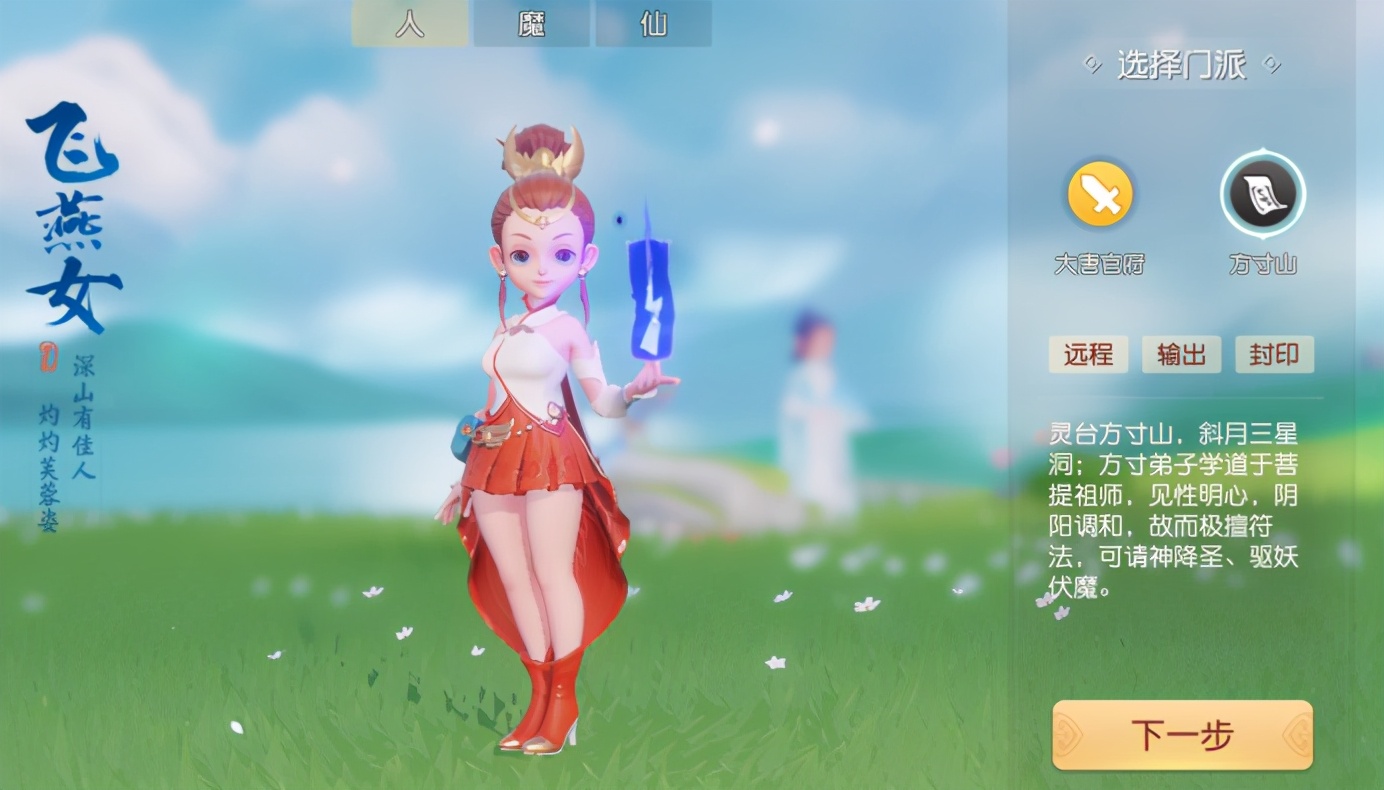Select the 远程 attribute tag

pos(1087,355)
